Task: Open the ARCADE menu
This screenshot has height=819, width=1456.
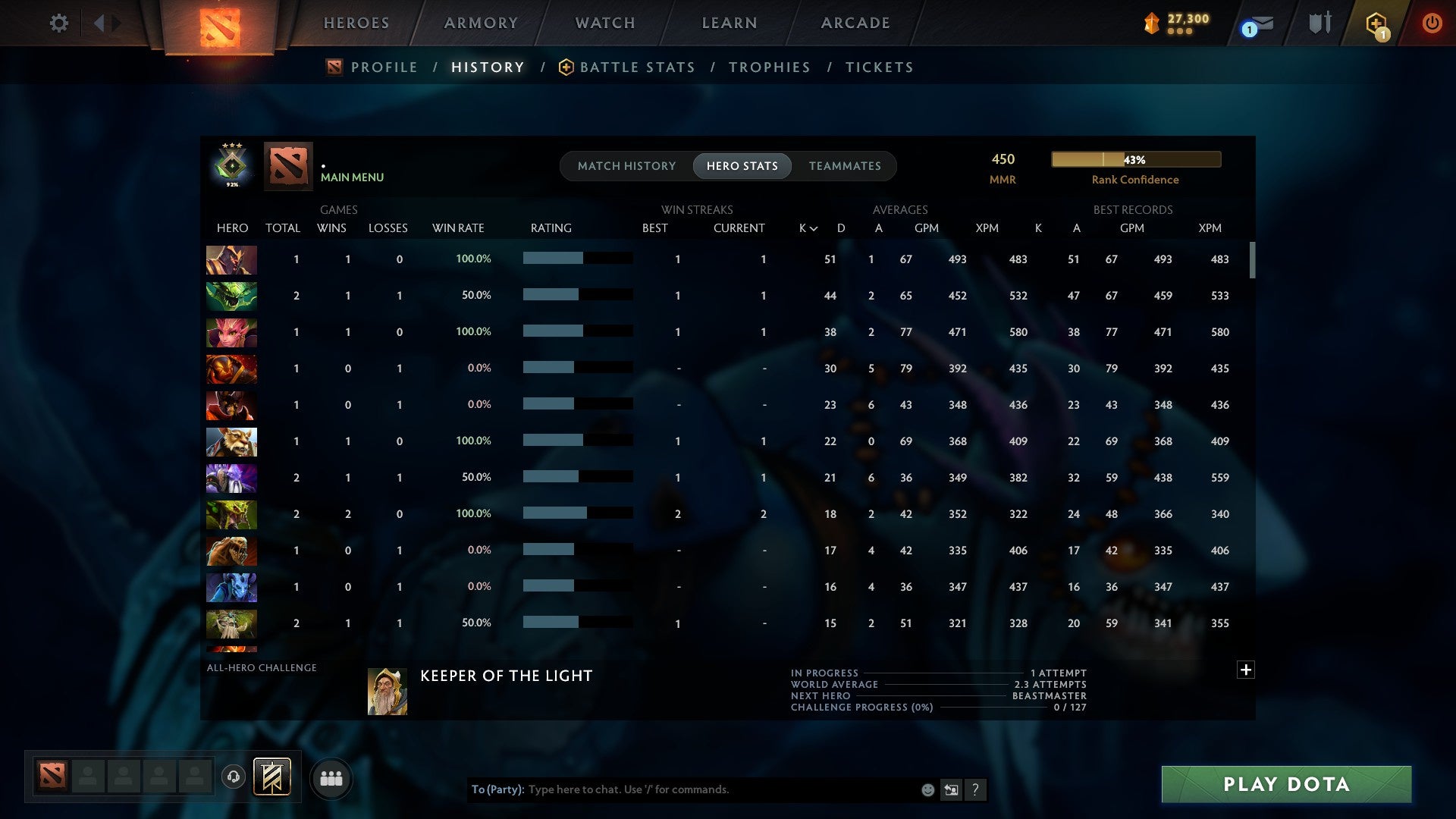Action: (855, 23)
